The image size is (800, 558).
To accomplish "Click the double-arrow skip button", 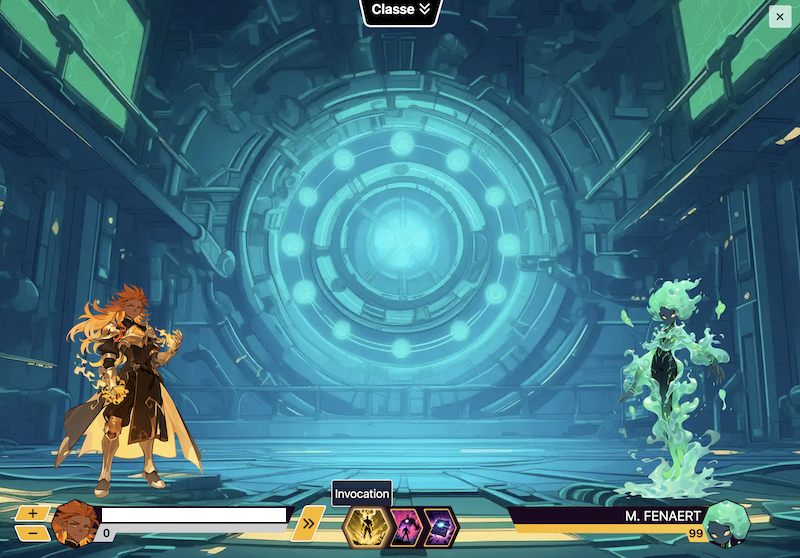I will click(308, 521).
